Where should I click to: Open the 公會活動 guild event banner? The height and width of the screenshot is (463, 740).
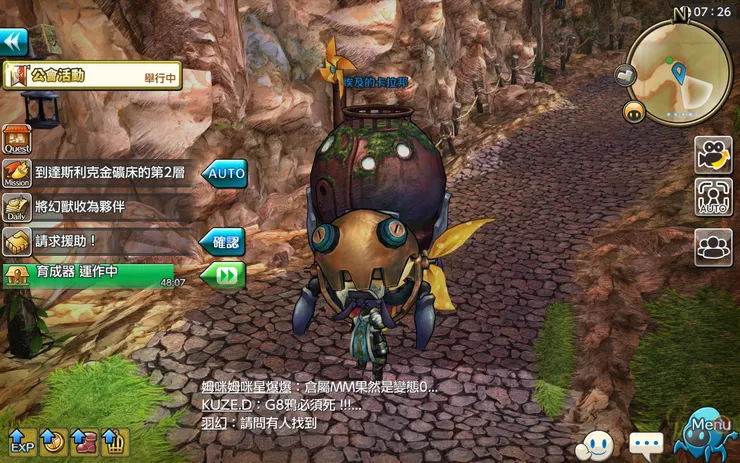click(93, 75)
